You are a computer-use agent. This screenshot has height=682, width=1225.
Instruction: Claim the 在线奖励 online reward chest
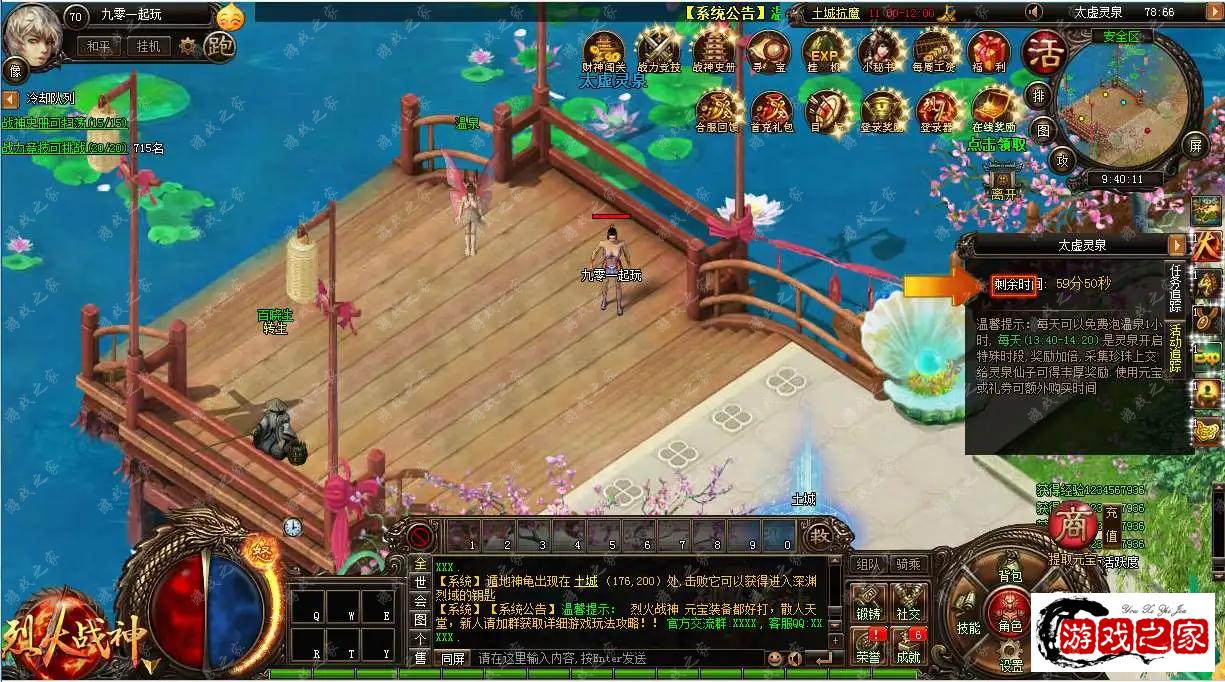click(993, 108)
